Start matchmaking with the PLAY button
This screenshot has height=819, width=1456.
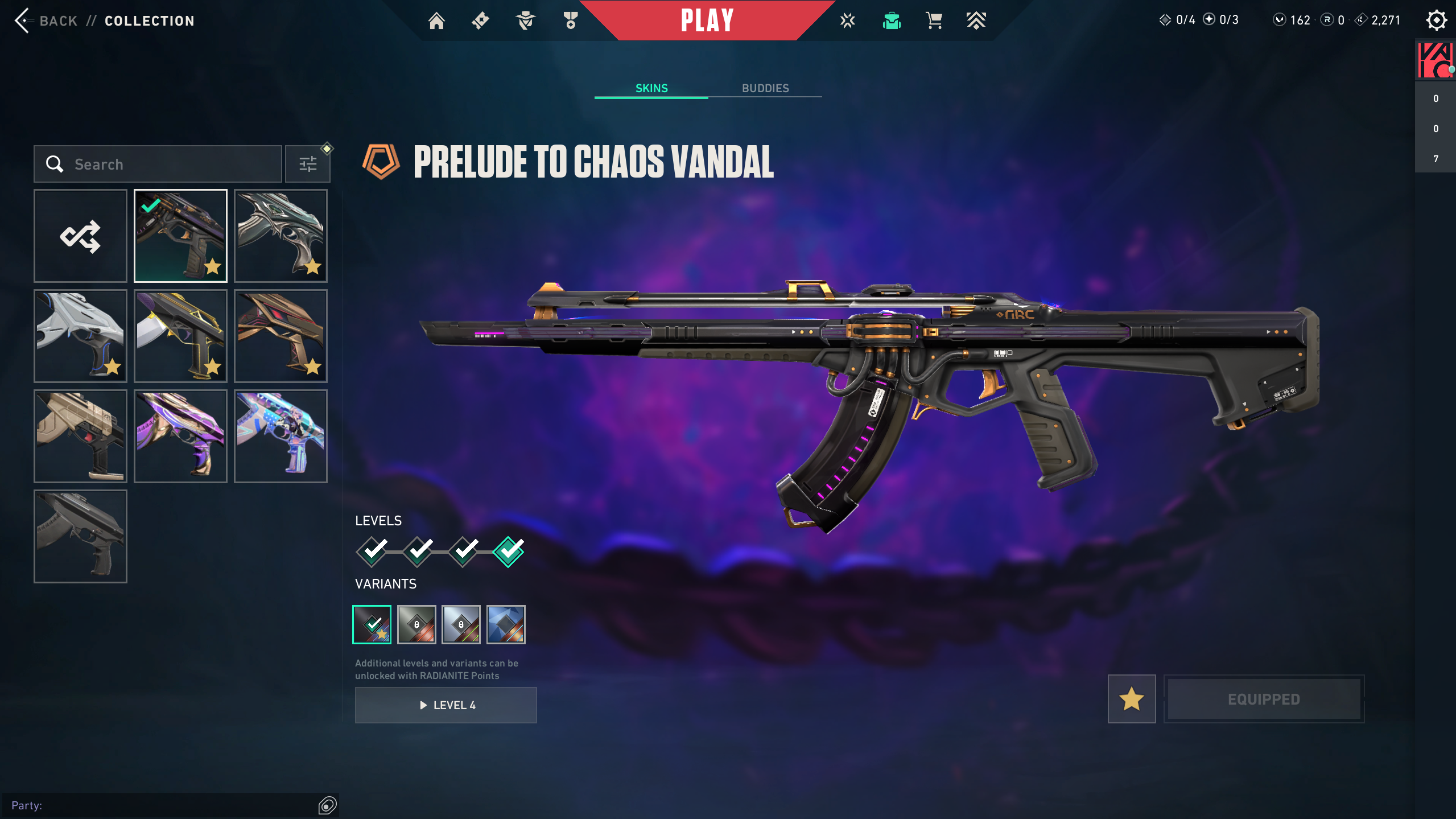coord(707,20)
